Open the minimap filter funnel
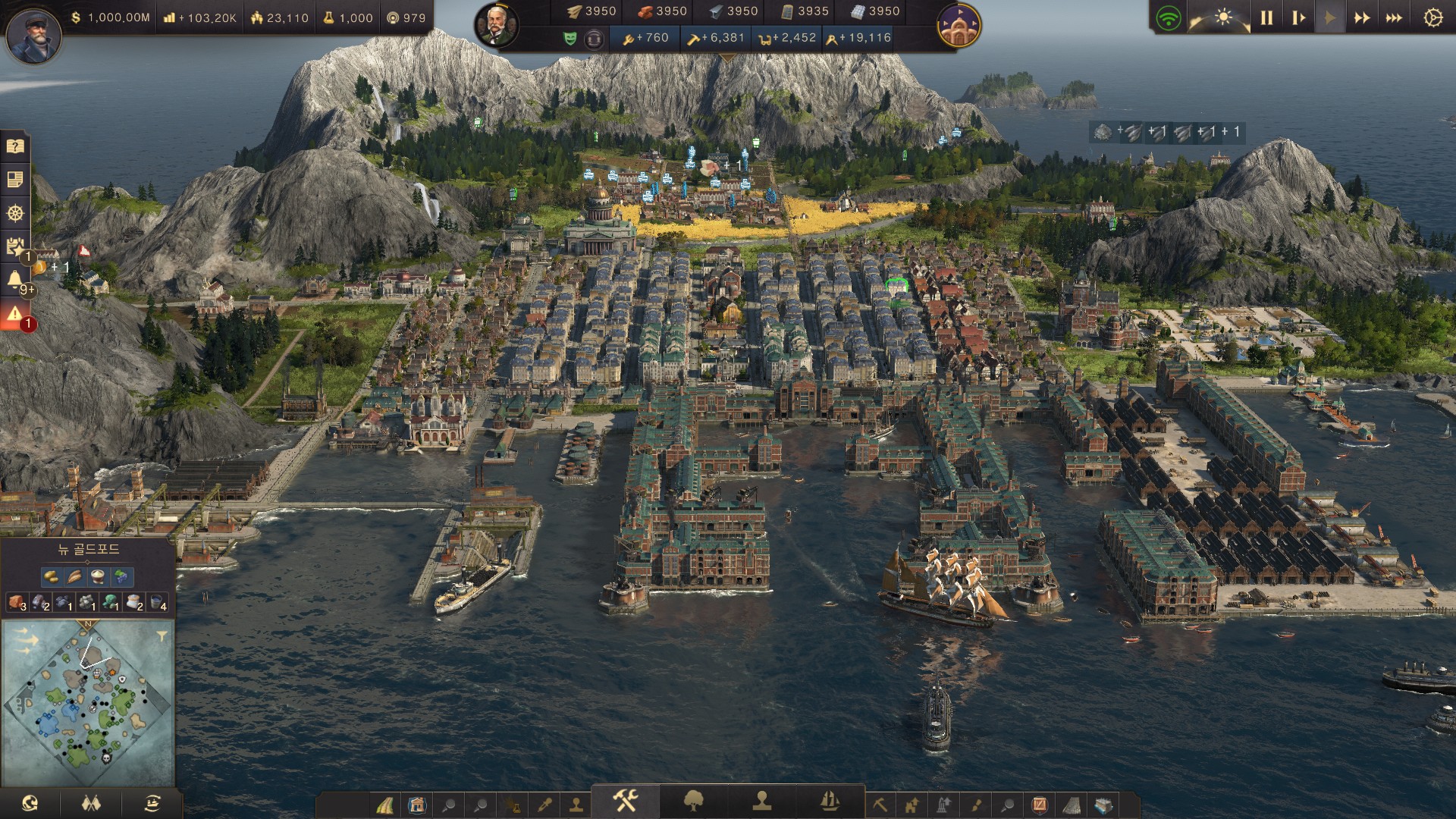1456x819 pixels. (161, 636)
